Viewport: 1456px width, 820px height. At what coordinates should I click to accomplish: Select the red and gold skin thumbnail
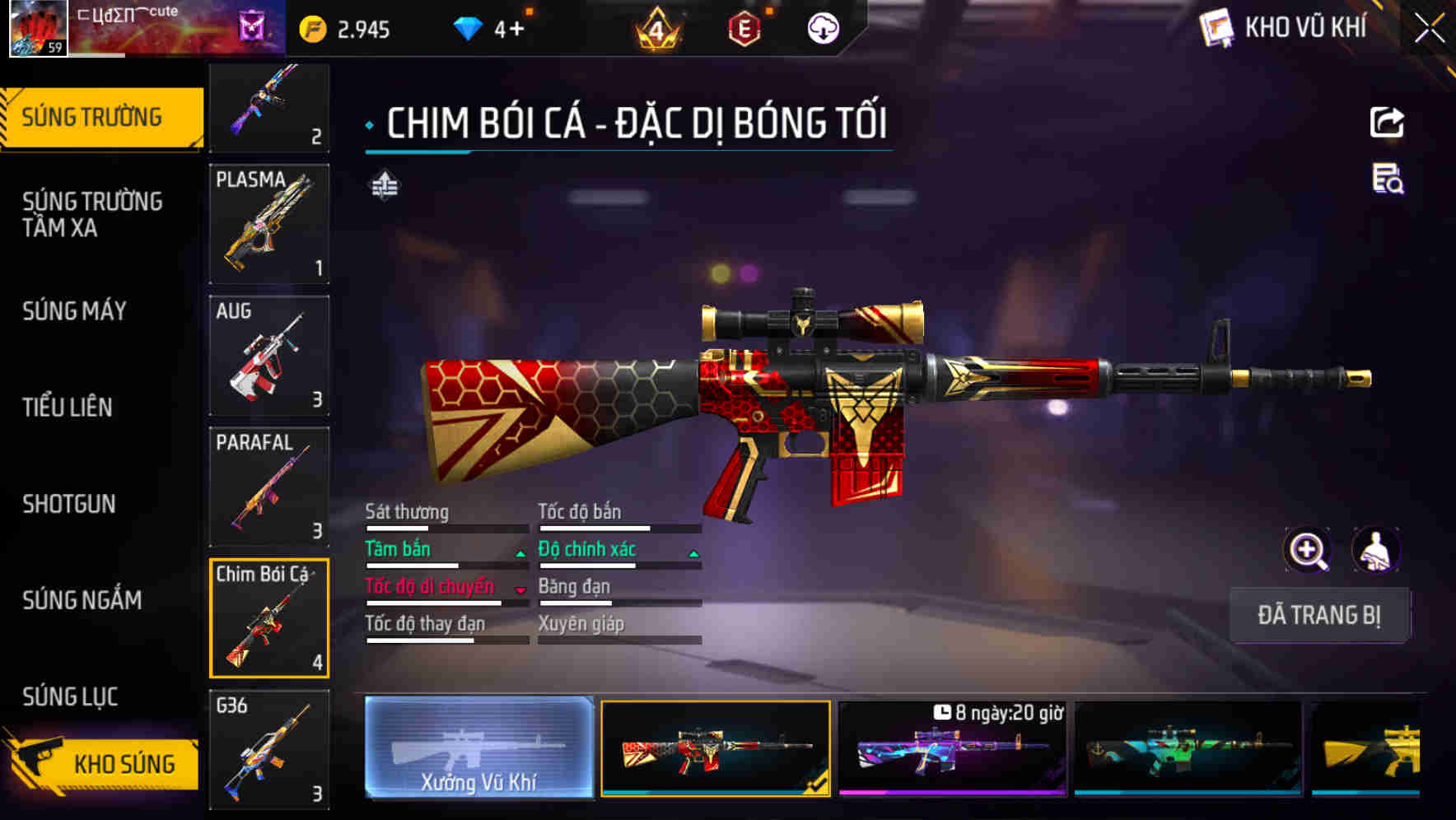[x=716, y=748]
